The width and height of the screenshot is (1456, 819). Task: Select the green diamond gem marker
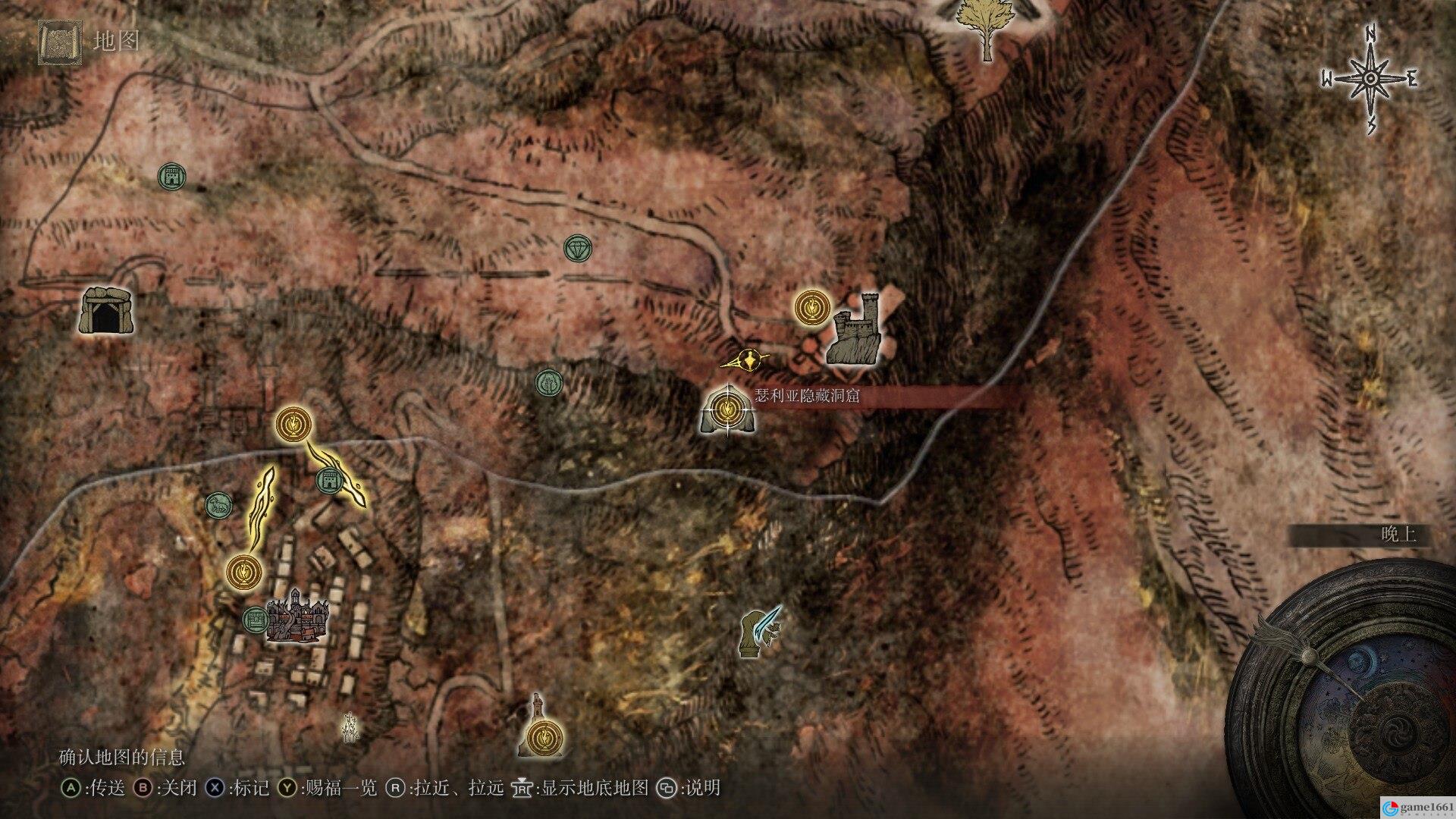(x=578, y=248)
